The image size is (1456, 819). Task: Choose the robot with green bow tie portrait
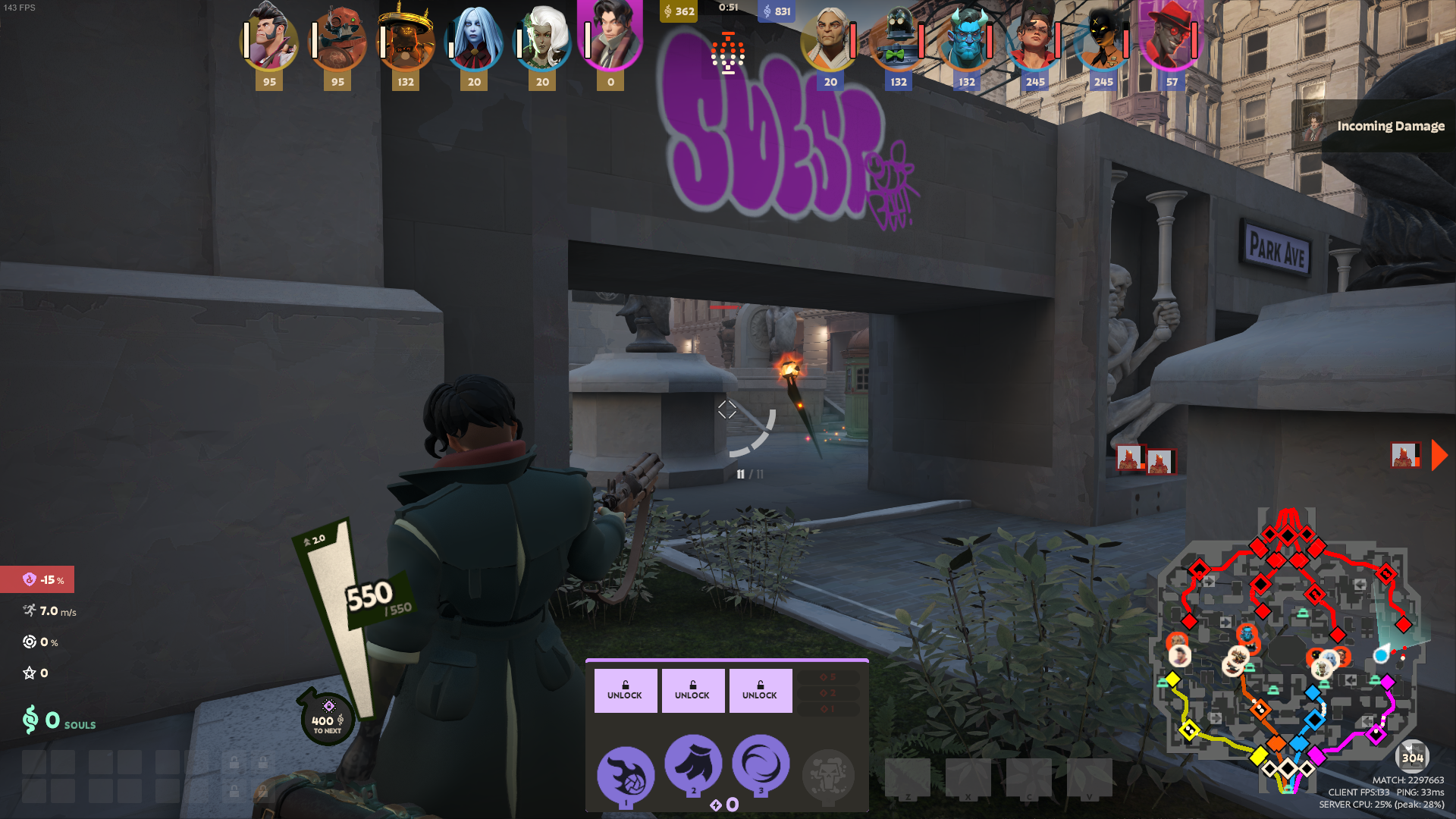[x=898, y=39]
